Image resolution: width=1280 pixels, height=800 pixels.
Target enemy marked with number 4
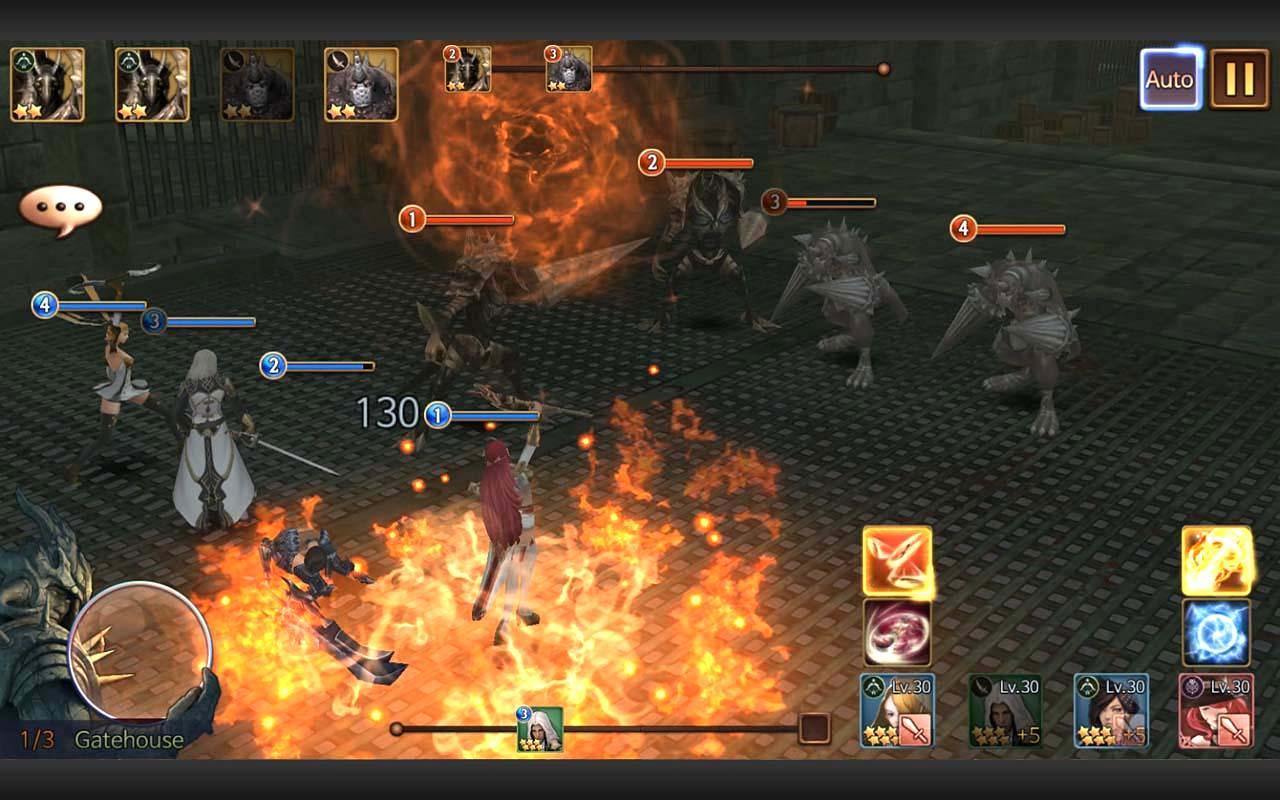[963, 228]
